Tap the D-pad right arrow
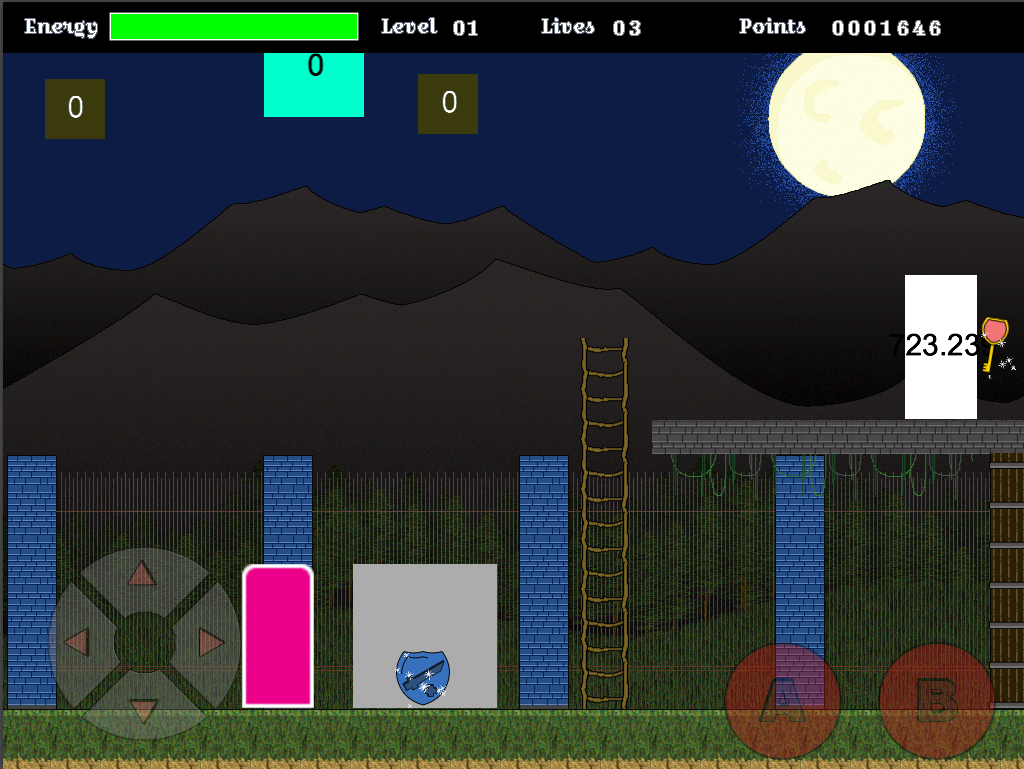Image resolution: width=1024 pixels, height=769 pixels. click(211, 642)
